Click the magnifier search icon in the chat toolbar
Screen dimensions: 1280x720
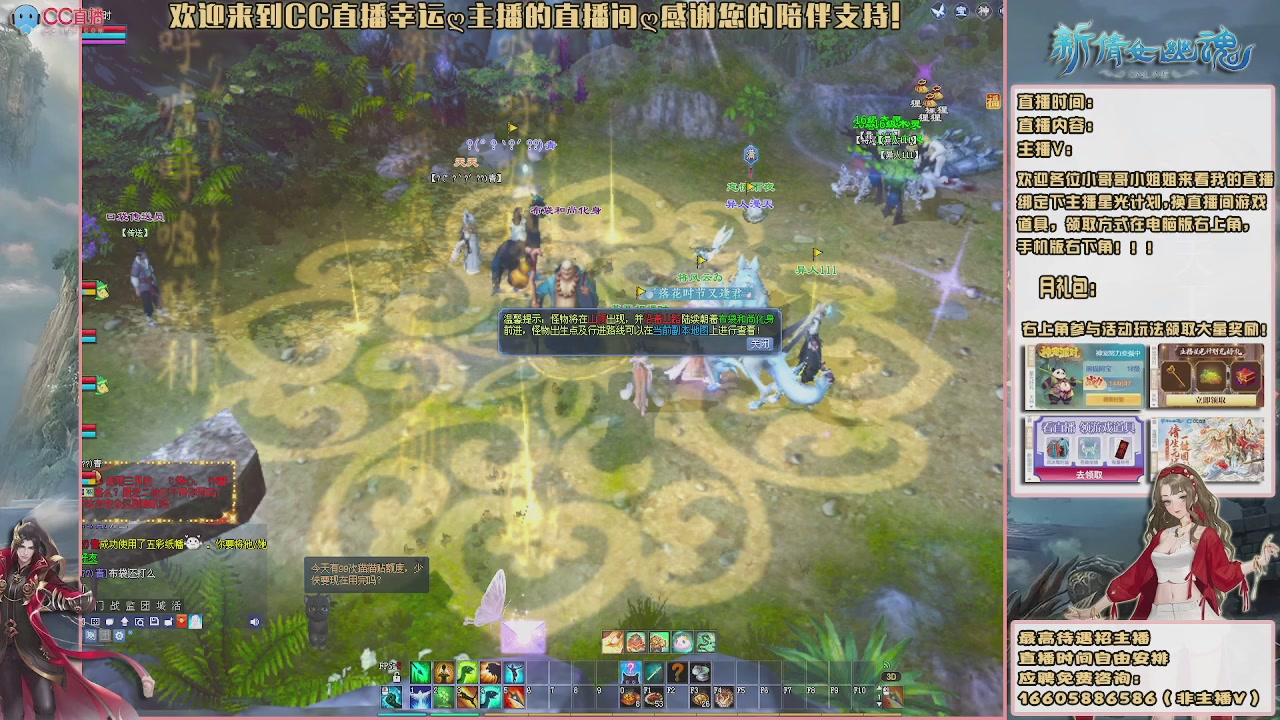point(139,621)
